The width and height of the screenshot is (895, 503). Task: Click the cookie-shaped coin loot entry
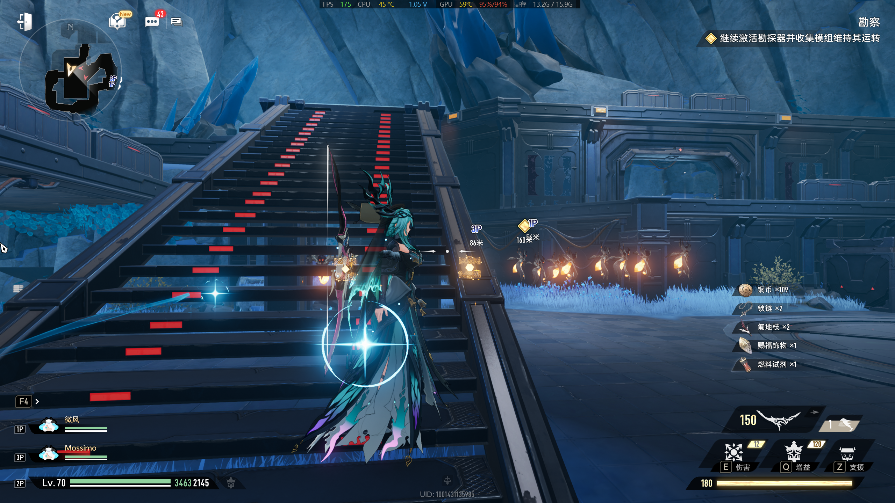(x=745, y=290)
